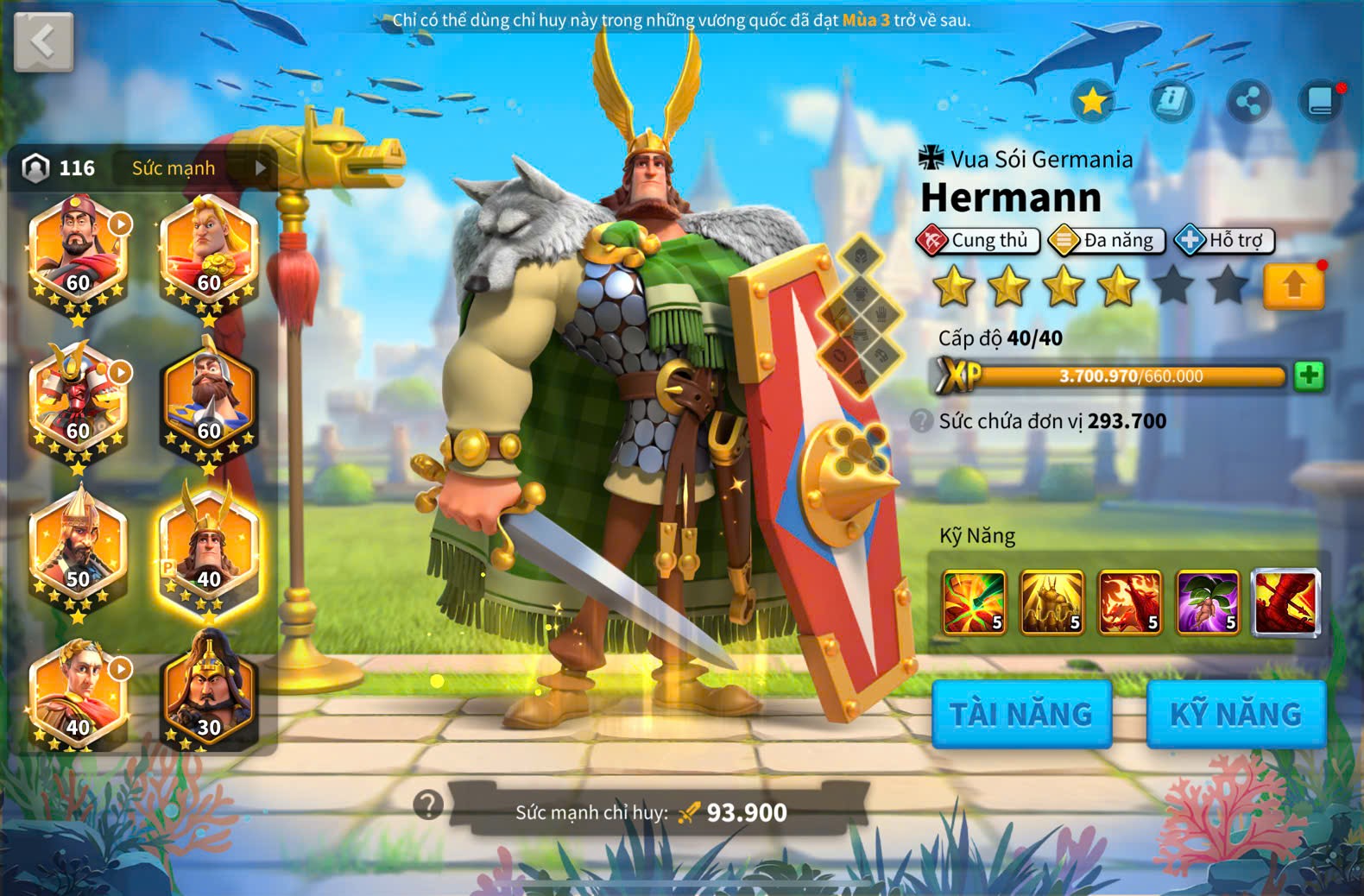Go back with the arrow button

tap(43, 41)
